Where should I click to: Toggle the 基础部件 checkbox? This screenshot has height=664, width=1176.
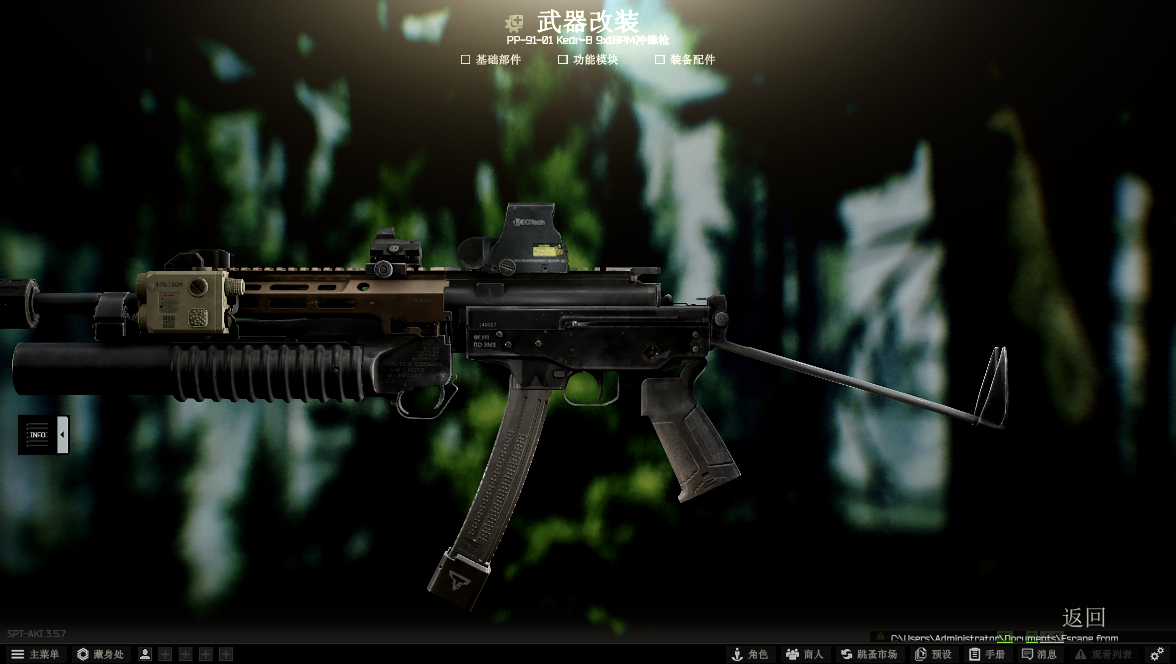pos(465,60)
